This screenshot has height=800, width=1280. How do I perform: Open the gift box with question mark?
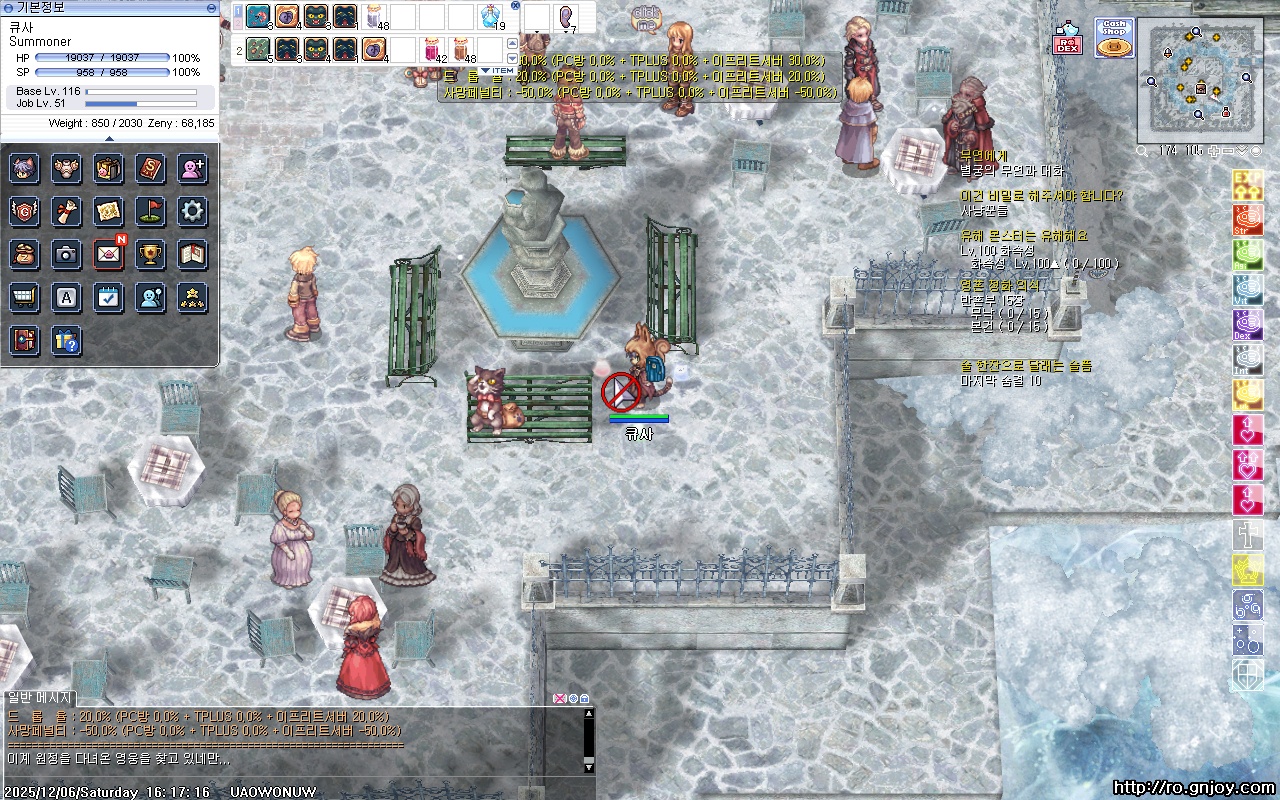(x=67, y=340)
